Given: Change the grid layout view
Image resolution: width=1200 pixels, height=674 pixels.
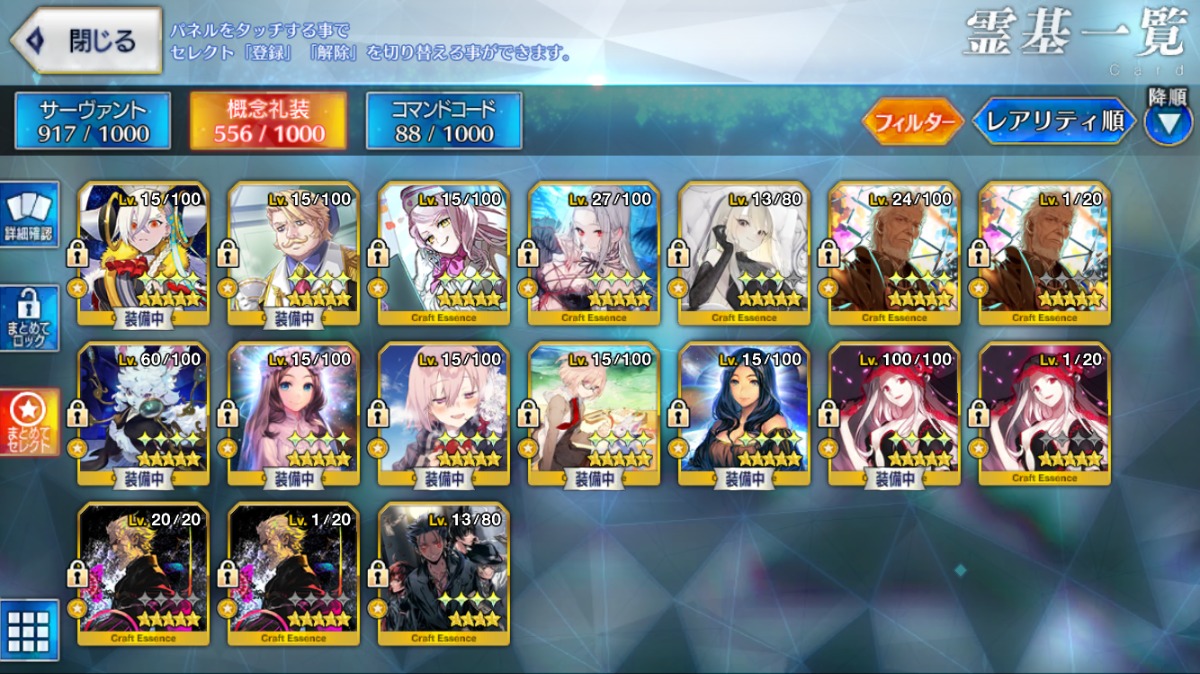Looking at the screenshot, I should 29,630.
